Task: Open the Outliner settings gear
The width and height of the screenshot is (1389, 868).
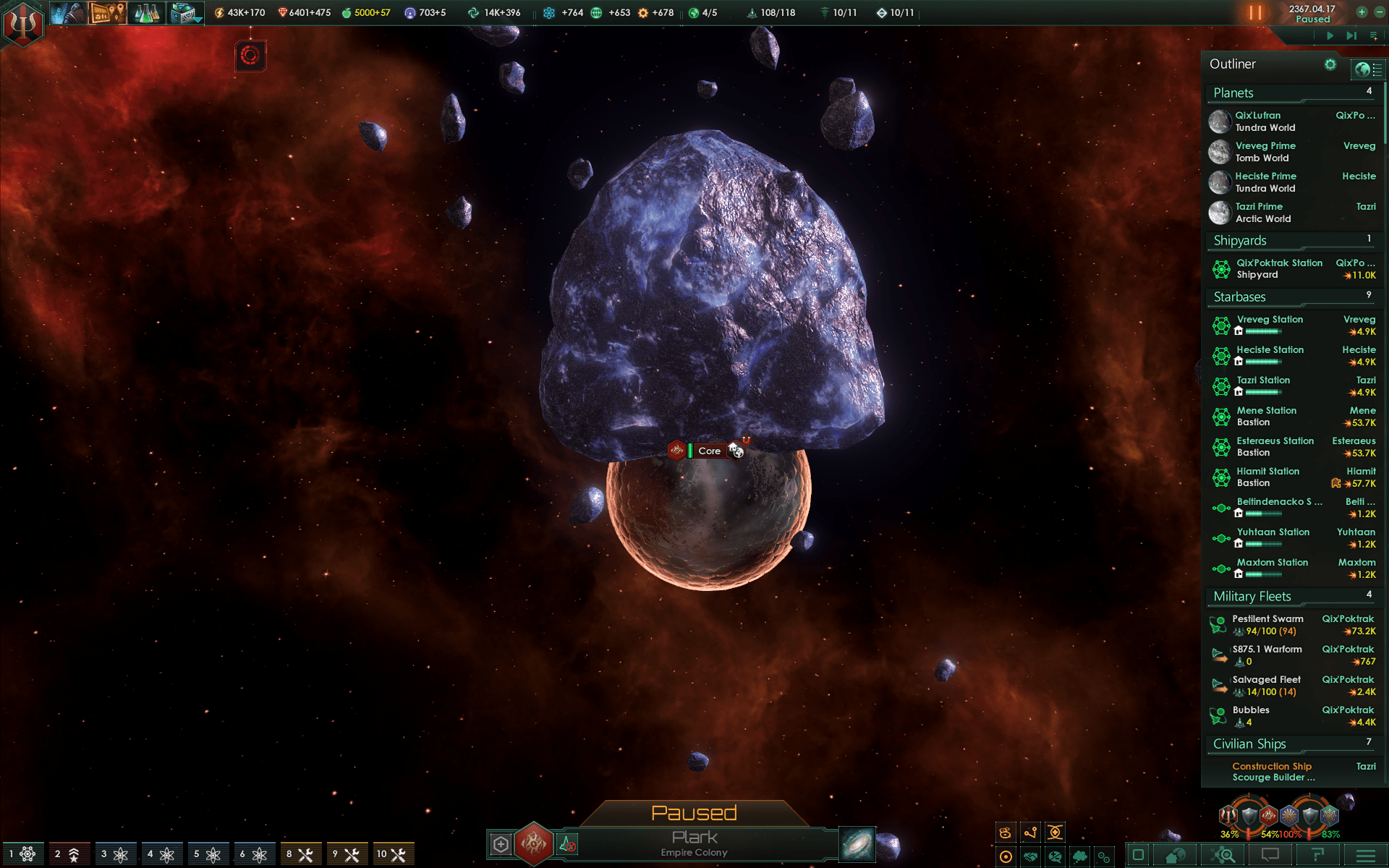Action: tap(1330, 64)
